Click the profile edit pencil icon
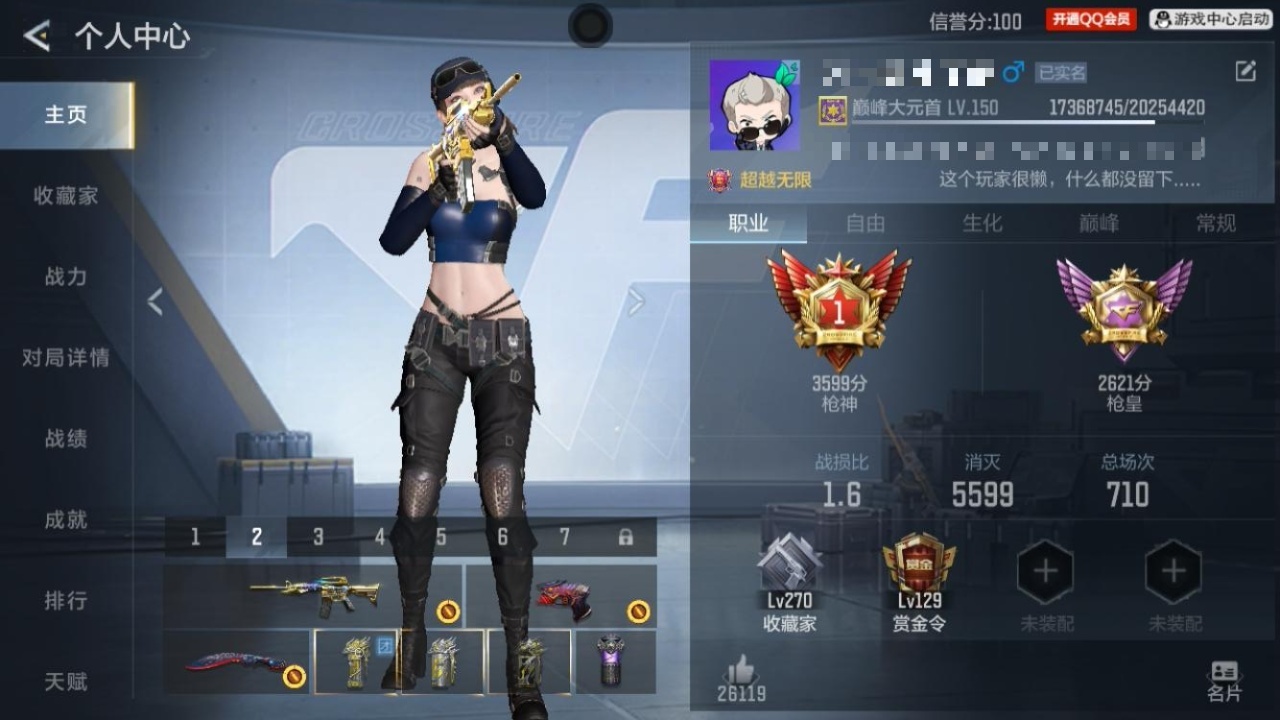This screenshot has width=1280, height=720. 1243,72
